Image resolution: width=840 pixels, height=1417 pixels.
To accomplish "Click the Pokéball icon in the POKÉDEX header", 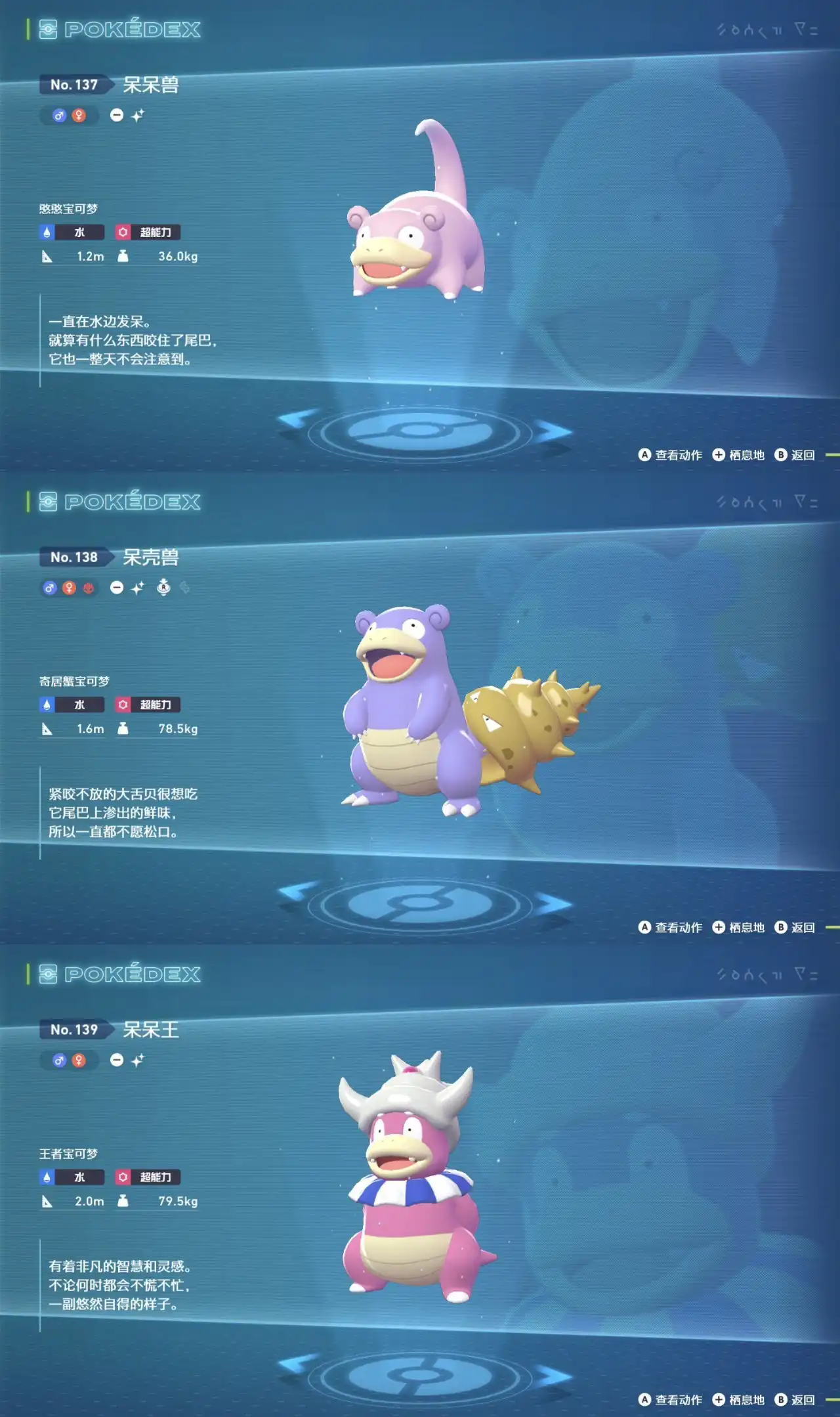I will [x=47, y=28].
